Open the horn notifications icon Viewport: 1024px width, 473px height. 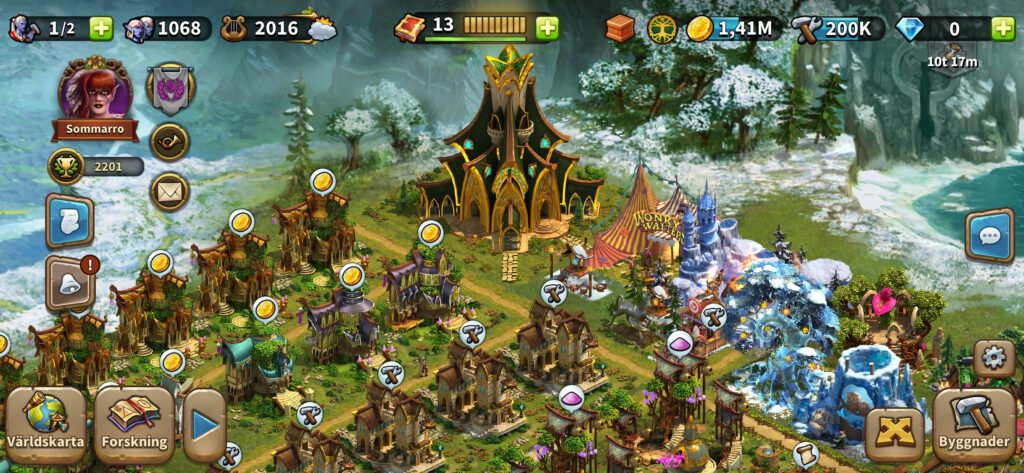pos(170,142)
